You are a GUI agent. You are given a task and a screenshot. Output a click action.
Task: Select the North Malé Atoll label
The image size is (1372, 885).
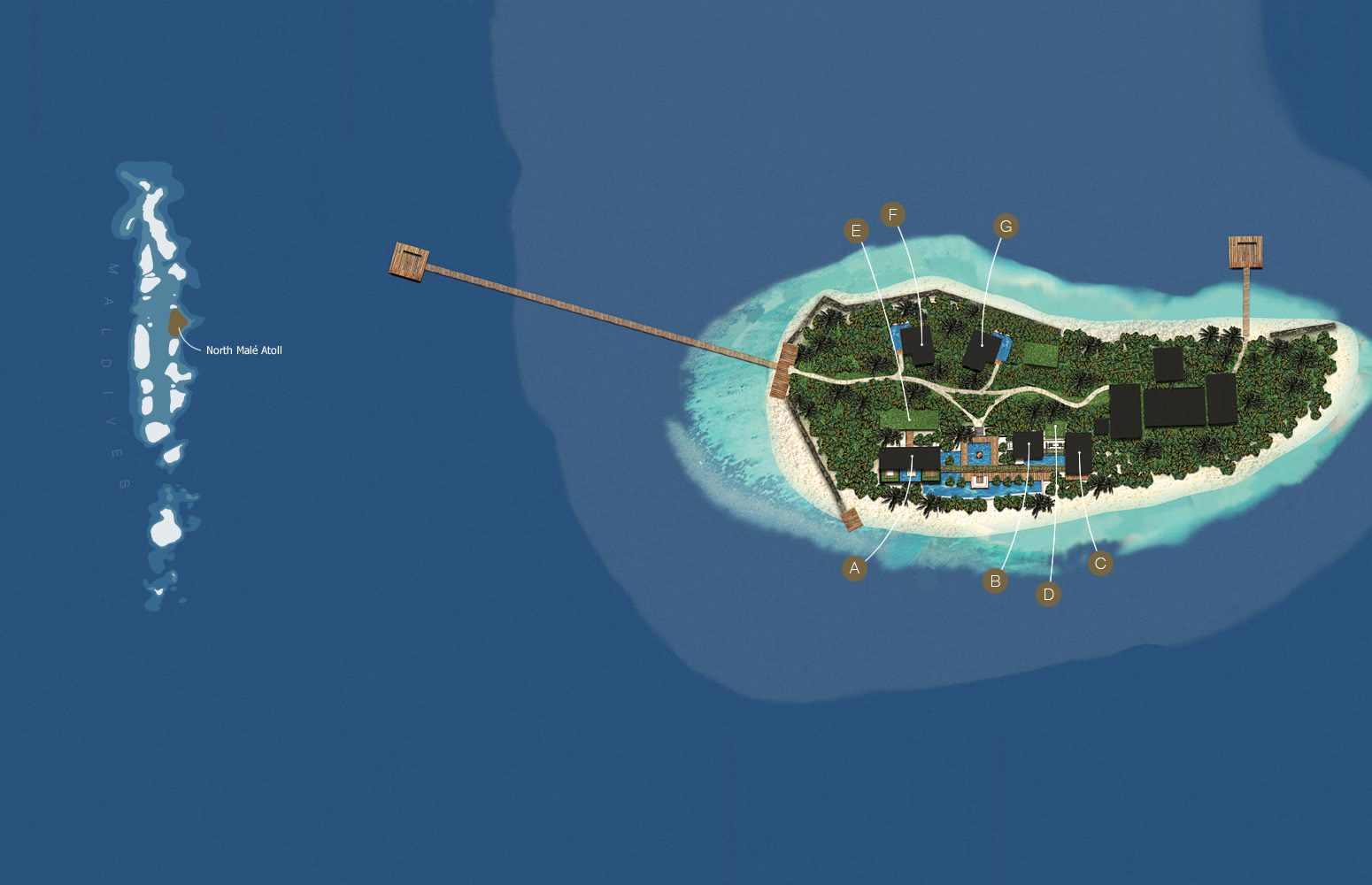[x=244, y=350]
